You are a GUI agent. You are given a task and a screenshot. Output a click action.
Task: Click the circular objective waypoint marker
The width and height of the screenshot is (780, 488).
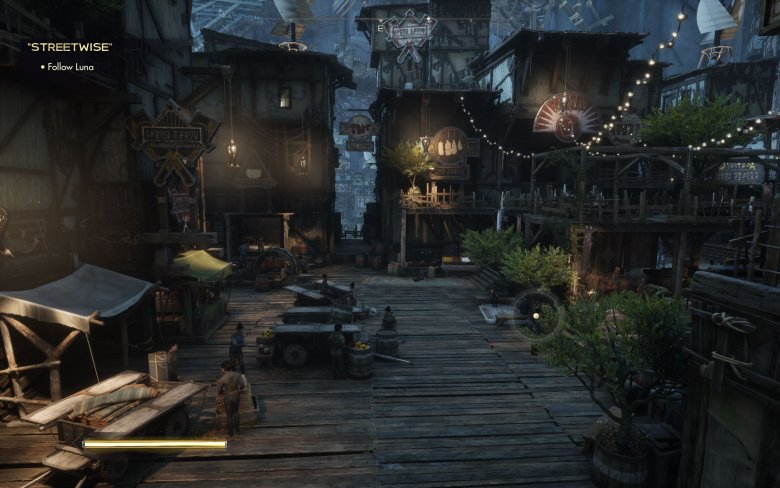535,315
